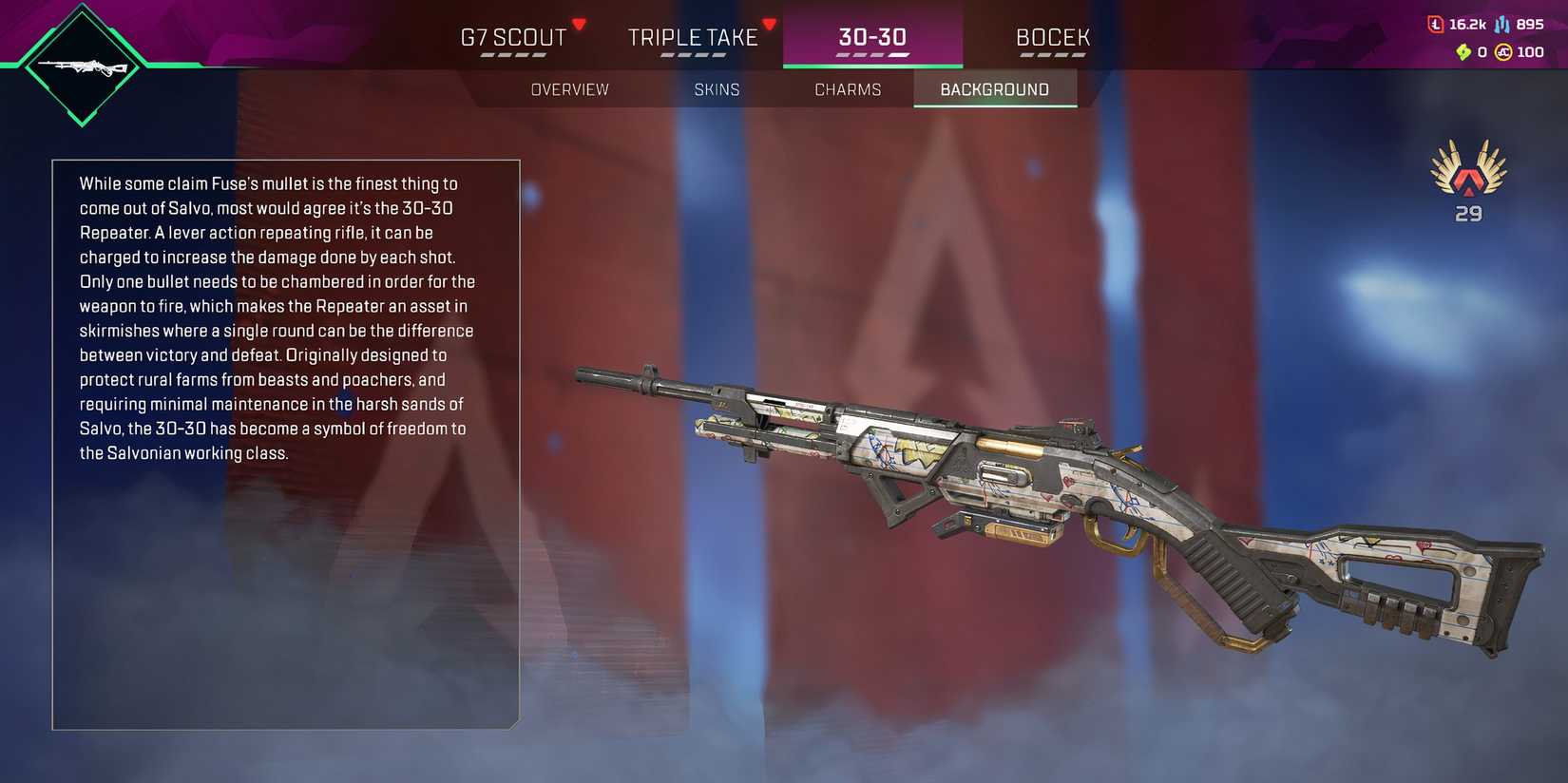Click the Background tab label
Viewport: 1568px width, 783px height.
click(x=994, y=88)
